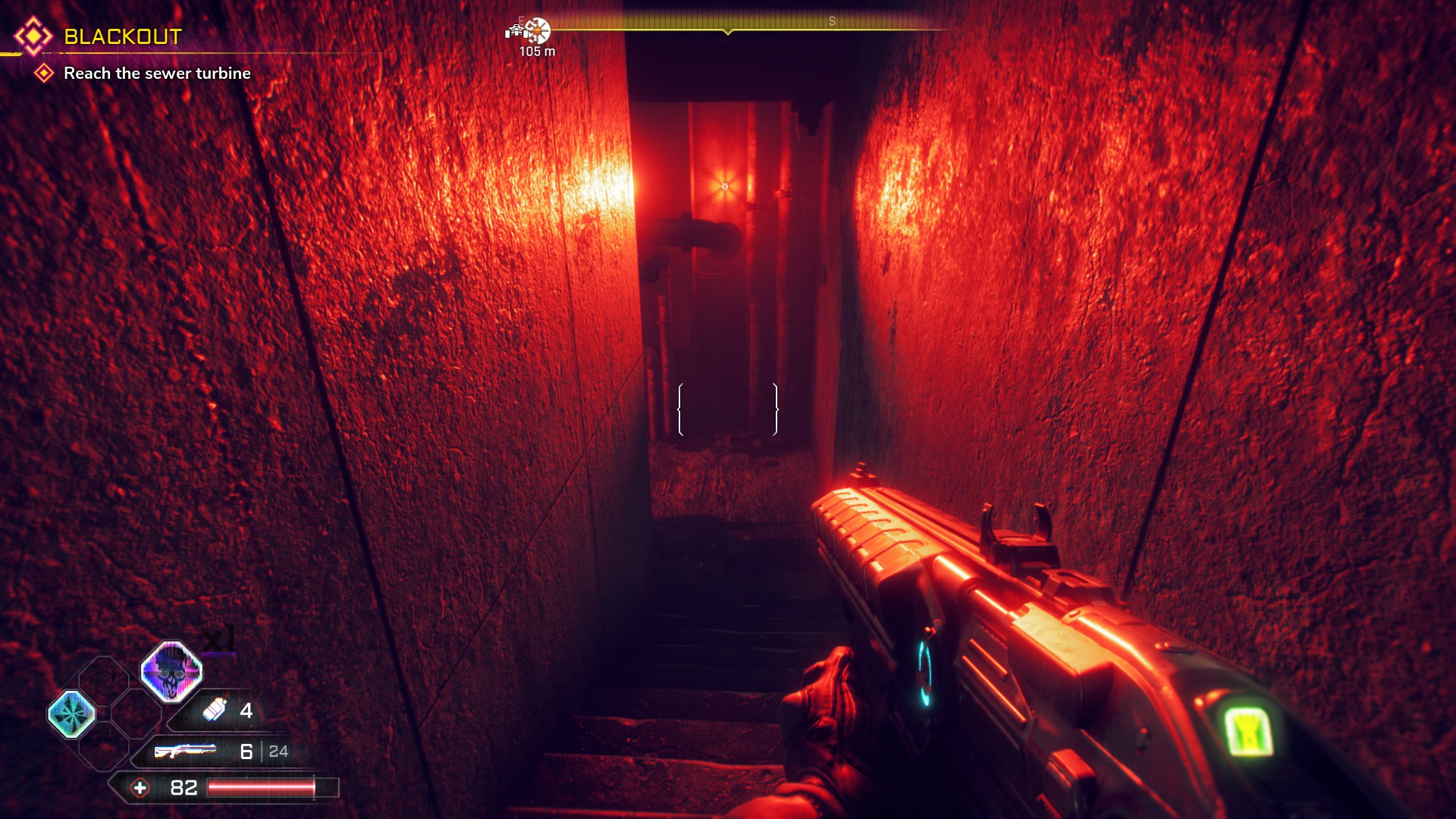Click the 'Reach the sewer turbine' objective
Image resolution: width=1456 pixels, height=819 pixels.
[x=157, y=74]
